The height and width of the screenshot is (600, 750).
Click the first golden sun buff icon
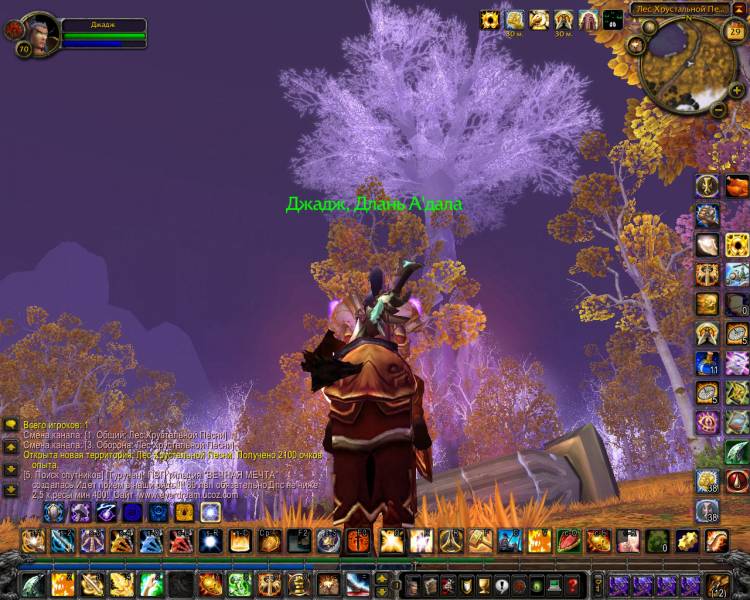coord(490,19)
